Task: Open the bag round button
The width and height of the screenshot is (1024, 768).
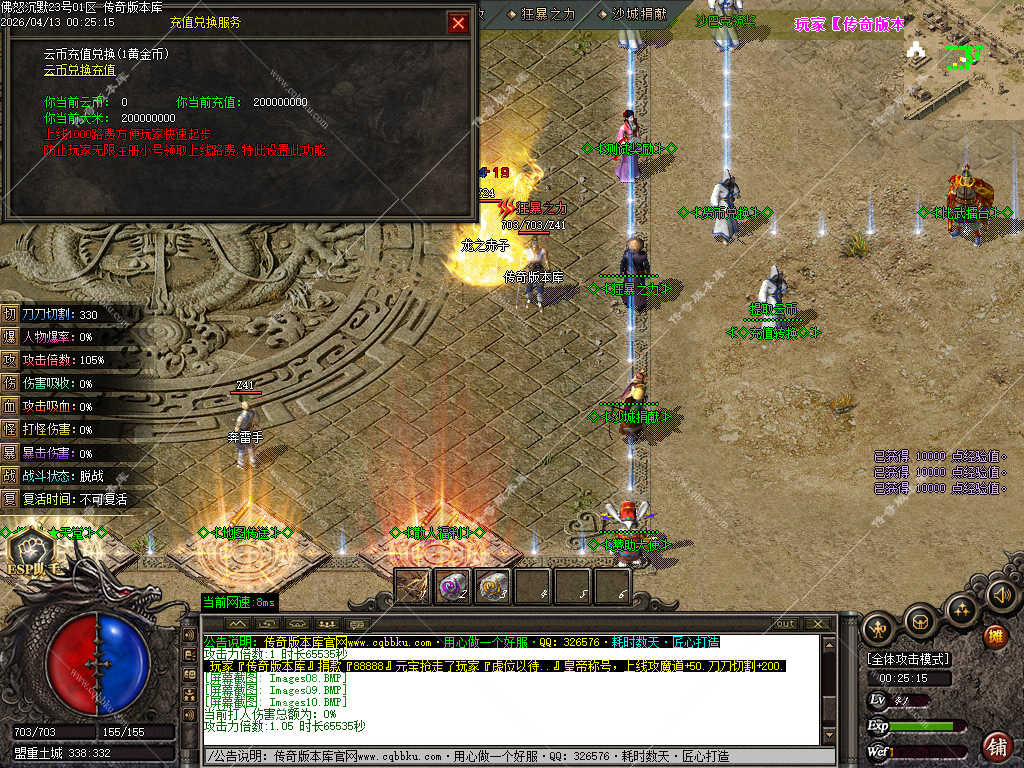Action: pyautogui.click(x=920, y=623)
